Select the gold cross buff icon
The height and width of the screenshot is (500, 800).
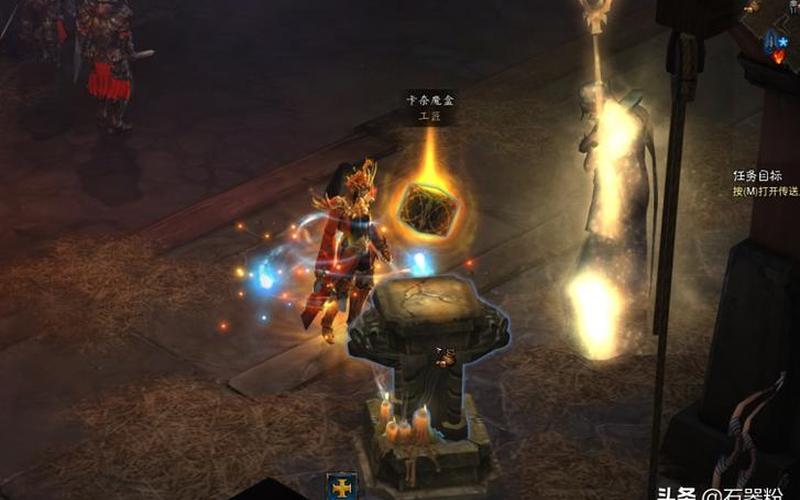(341, 487)
